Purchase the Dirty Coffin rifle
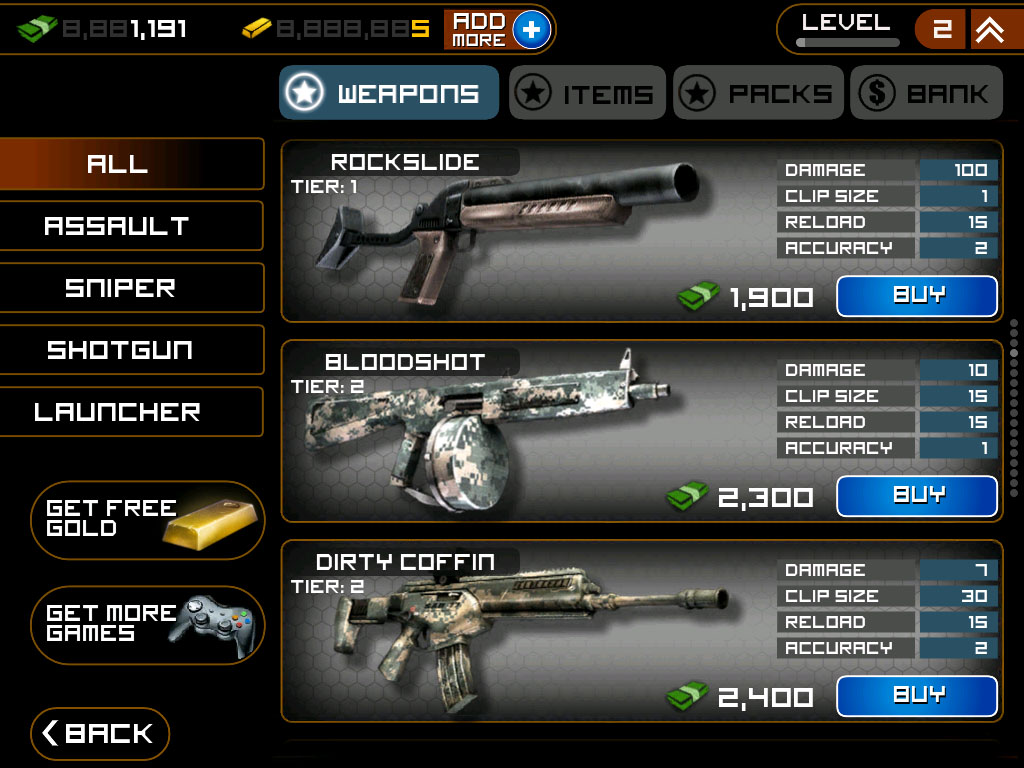1024x768 pixels. click(x=916, y=696)
